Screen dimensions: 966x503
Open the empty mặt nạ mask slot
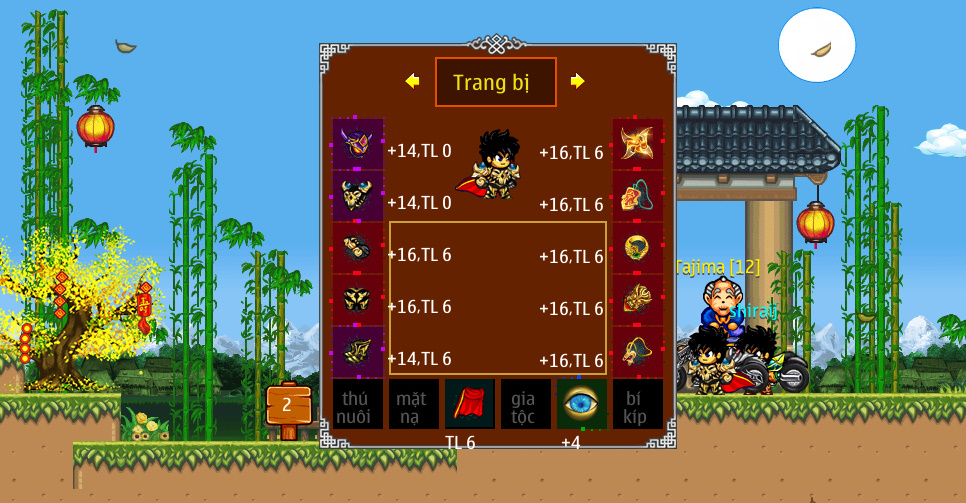pos(414,404)
